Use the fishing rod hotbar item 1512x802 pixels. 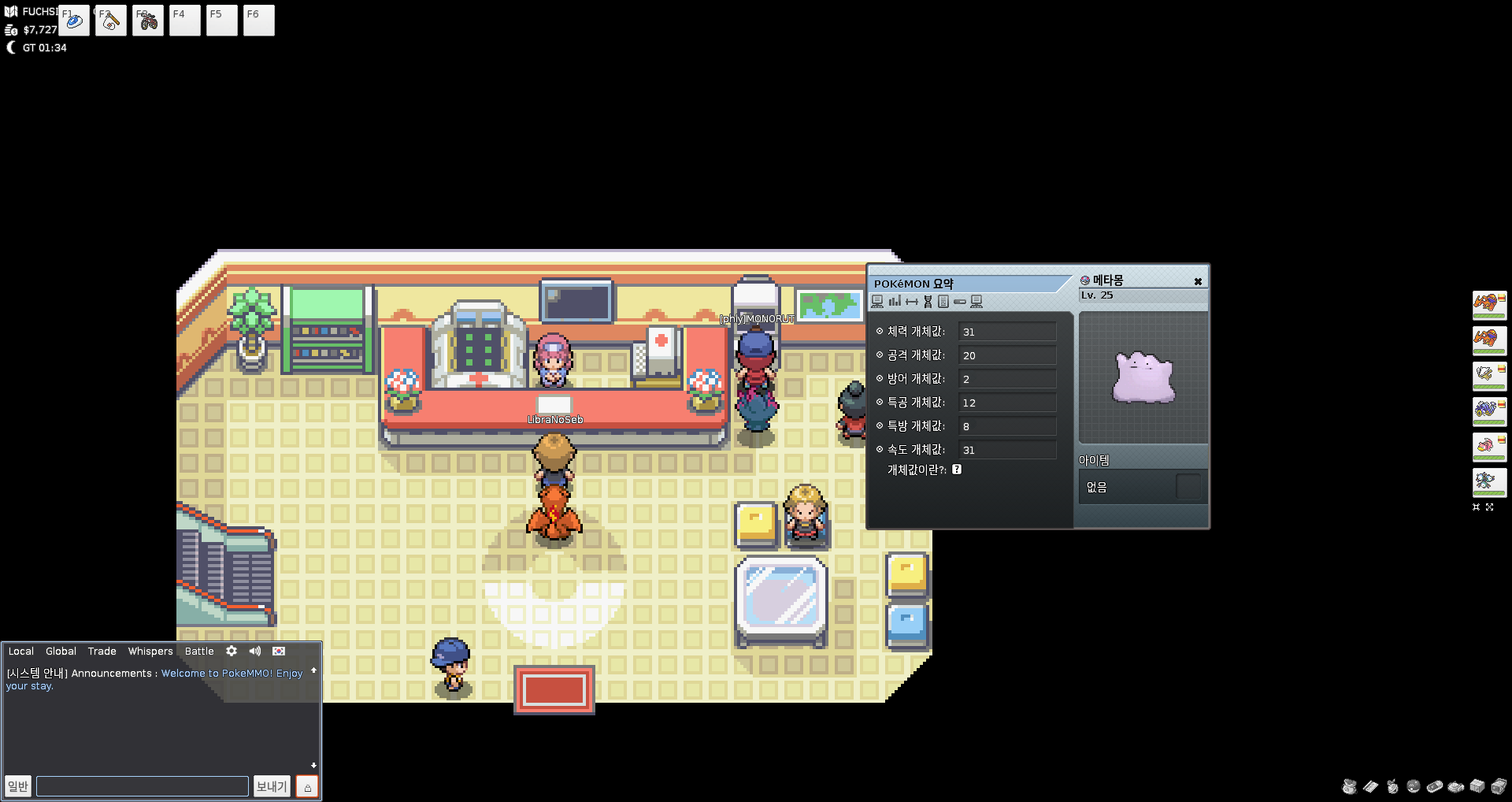click(111, 20)
